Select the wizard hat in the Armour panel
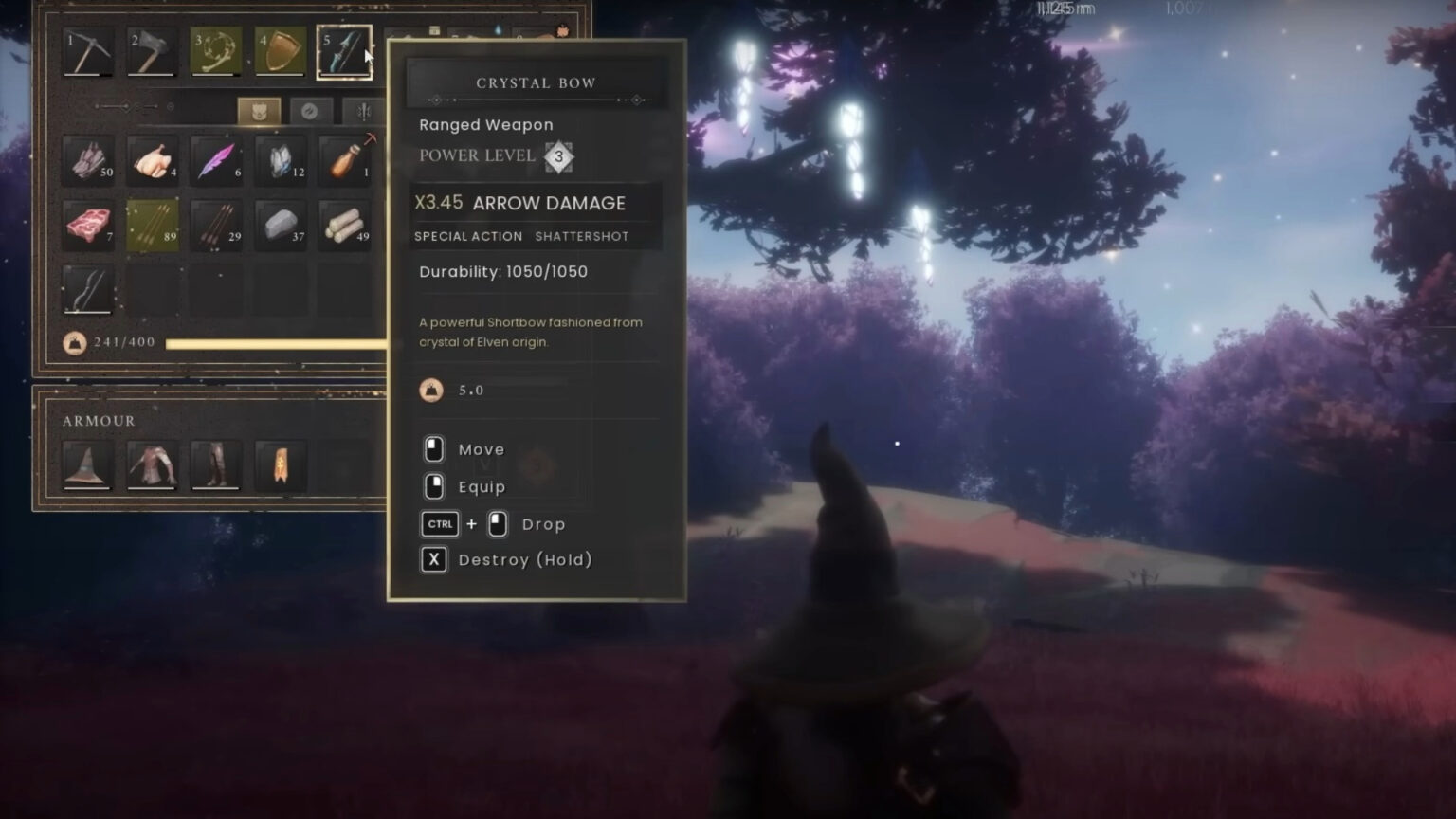The image size is (1456, 819). (x=88, y=465)
